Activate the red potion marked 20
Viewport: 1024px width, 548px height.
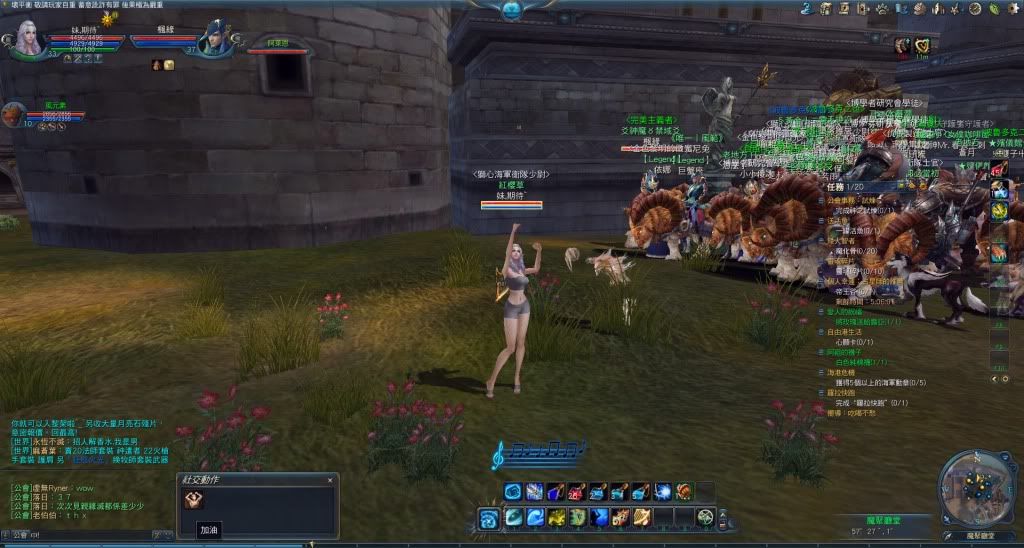tap(577, 492)
